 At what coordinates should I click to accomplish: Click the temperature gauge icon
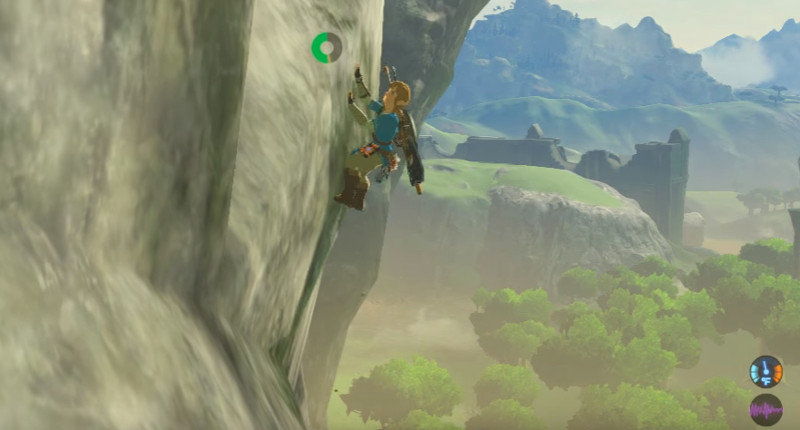pyautogui.click(x=766, y=371)
